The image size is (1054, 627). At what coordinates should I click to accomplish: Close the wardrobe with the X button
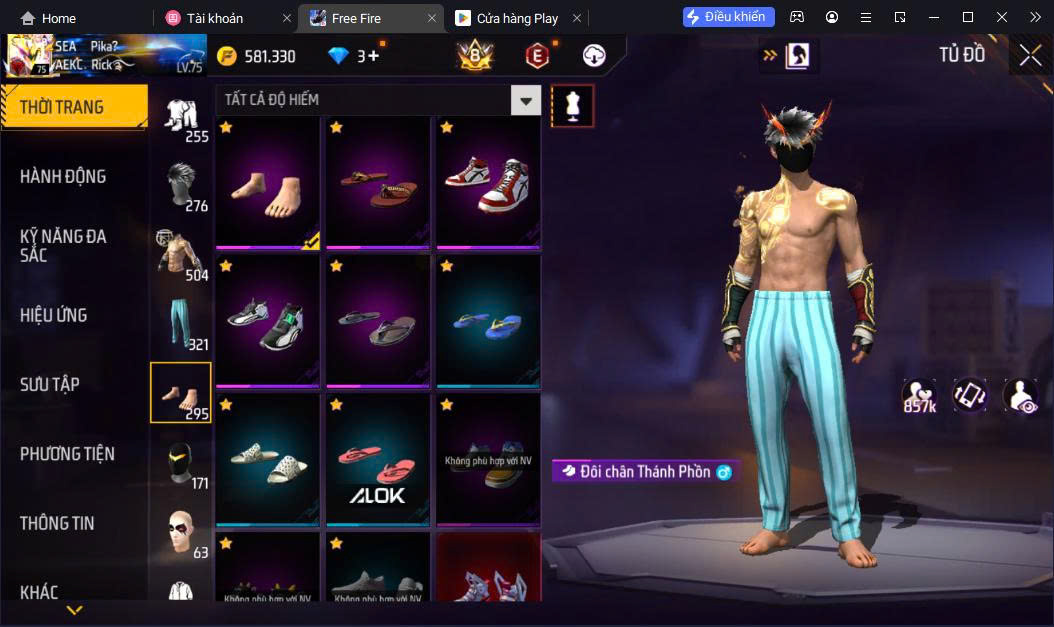(1030, 56)
